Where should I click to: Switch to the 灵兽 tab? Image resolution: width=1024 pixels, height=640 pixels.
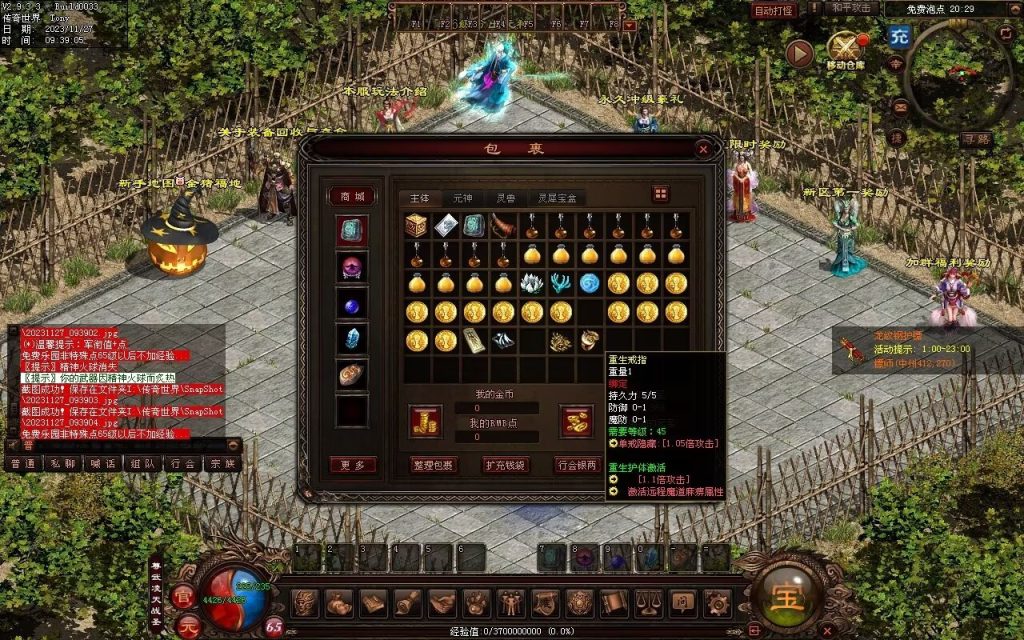506,198
